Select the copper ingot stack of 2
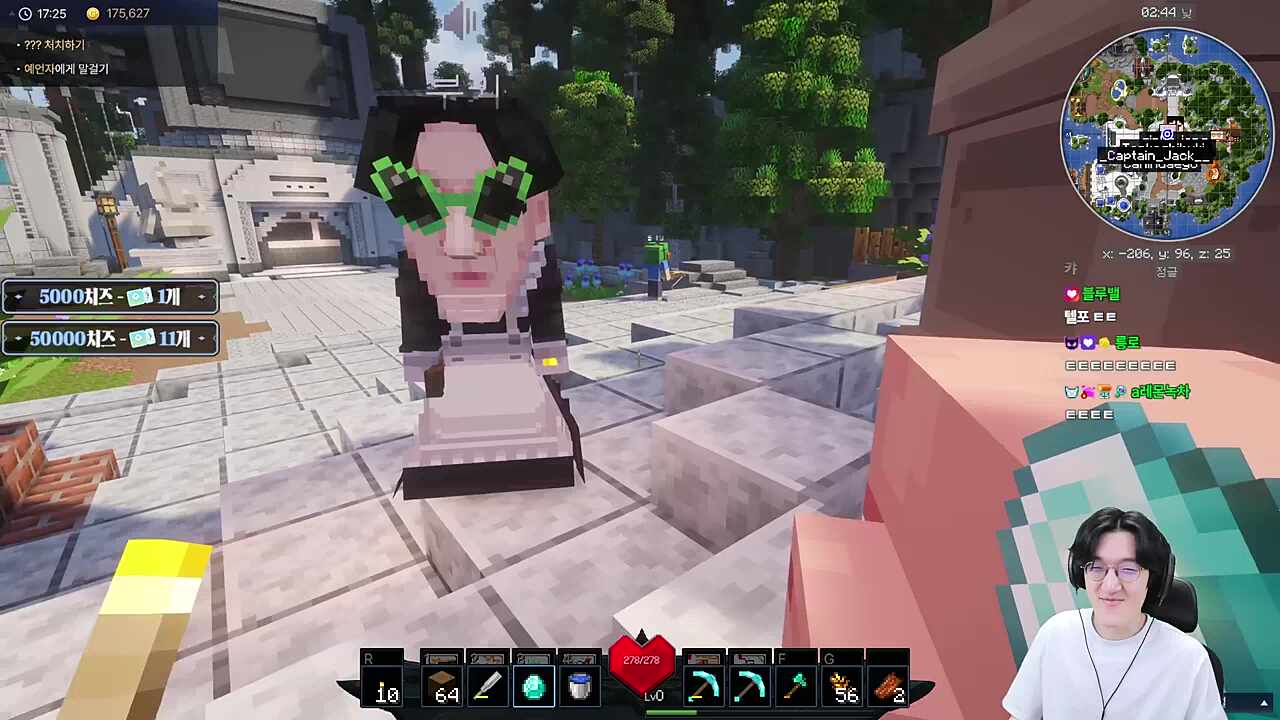The height and width of the screenshot is (720, 1280). click(x=889, y=687)
